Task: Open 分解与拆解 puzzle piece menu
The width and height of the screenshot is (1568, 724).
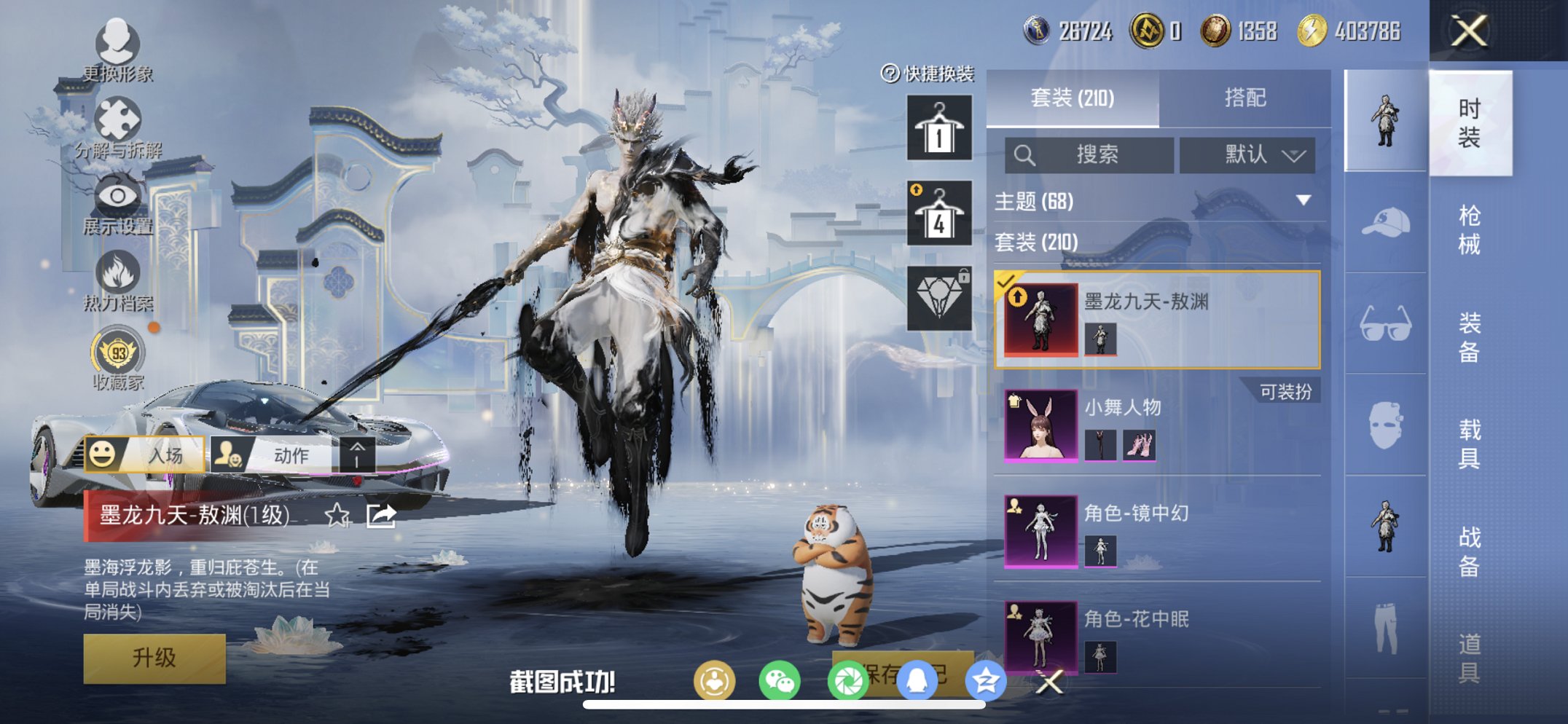Action: click(x=118, y=127)
